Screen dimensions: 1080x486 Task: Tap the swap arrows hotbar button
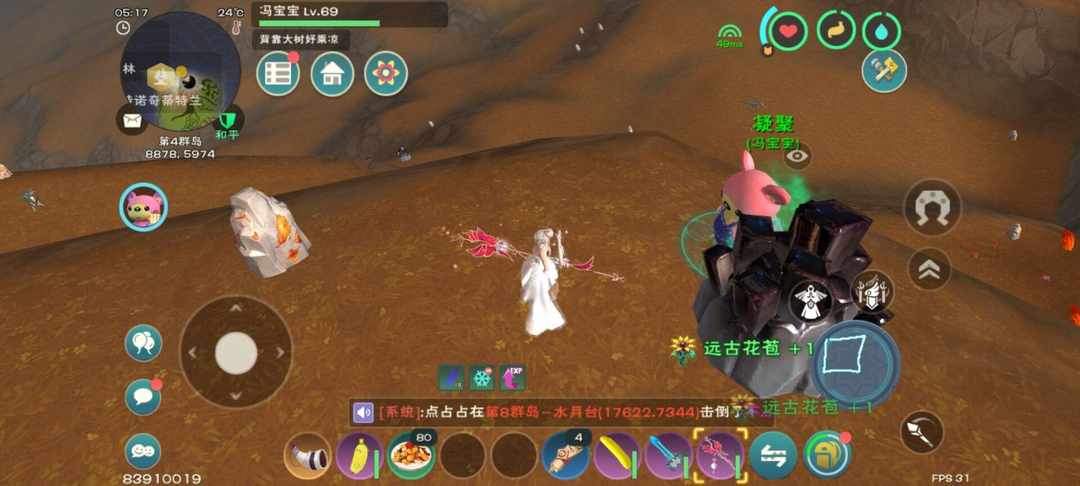pos(773,455)
